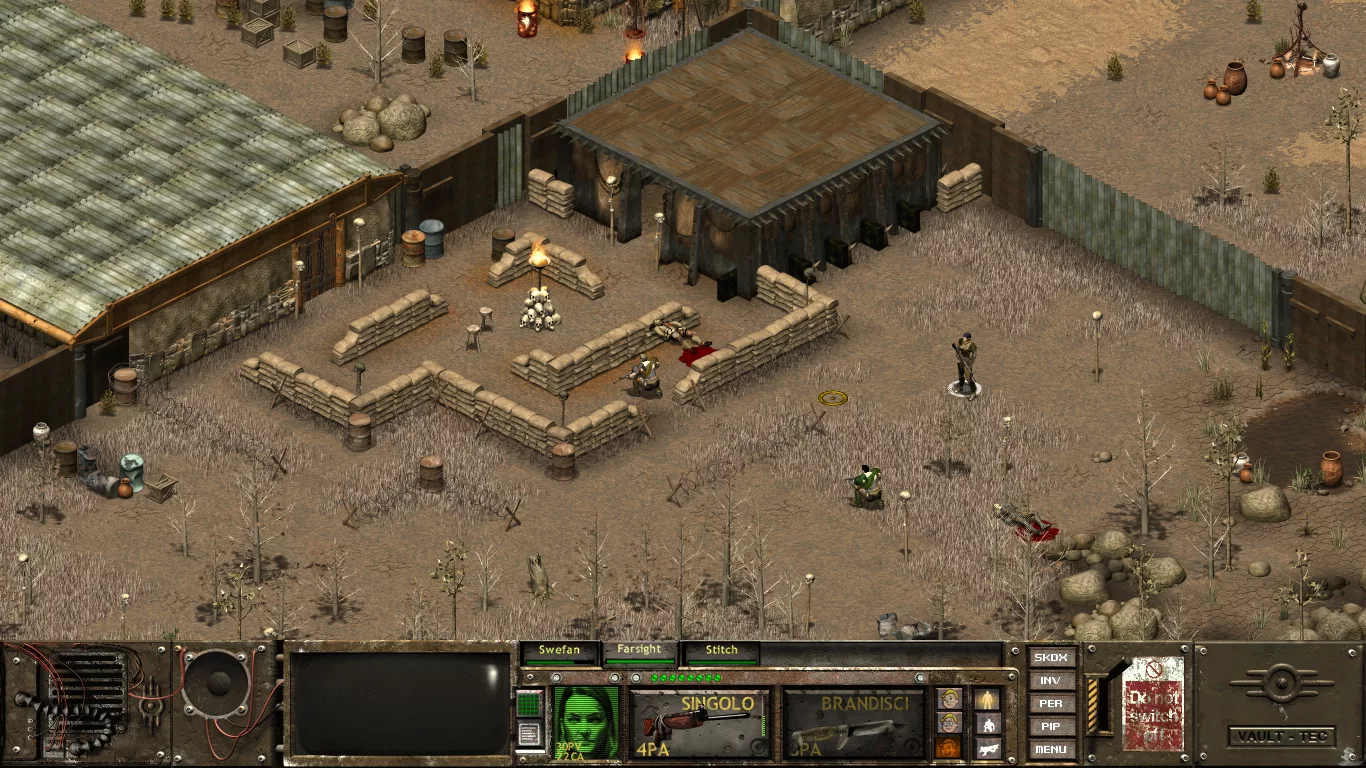Screen dimensions: 1366x768
Task: Click Farsight's green portrait display
Action: (588, 720)
